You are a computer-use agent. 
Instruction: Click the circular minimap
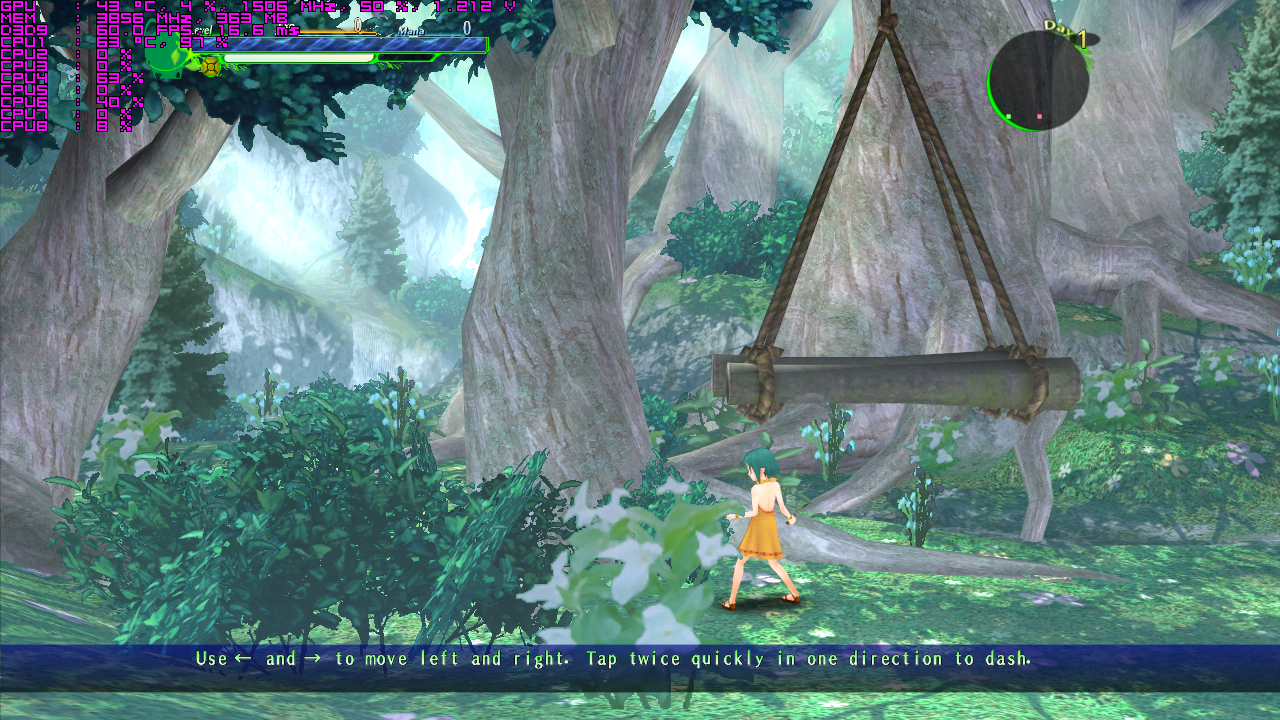pyautogui.click(x=1038, y=80)
